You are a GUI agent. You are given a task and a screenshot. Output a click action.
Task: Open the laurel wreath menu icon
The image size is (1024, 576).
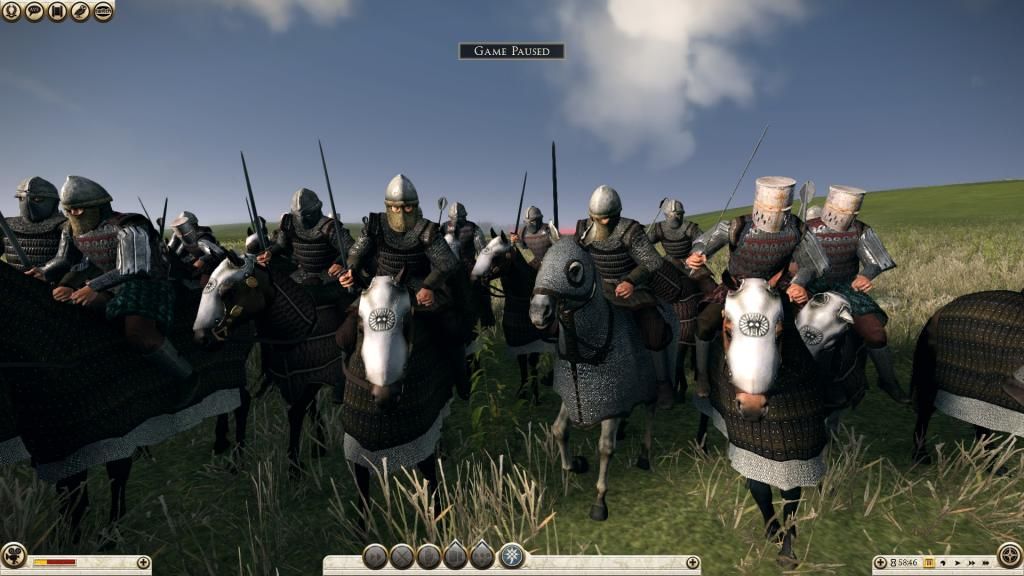11,12
